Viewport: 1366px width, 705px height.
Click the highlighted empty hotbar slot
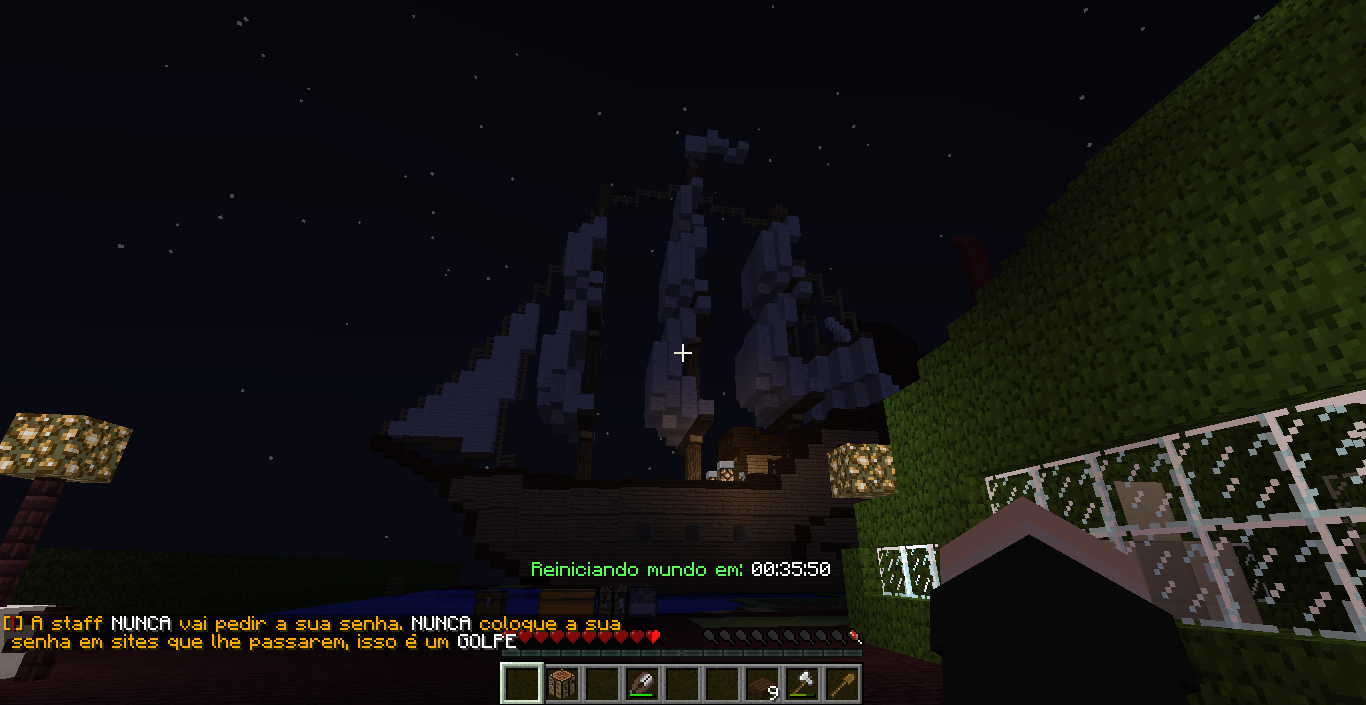[522, 684]
